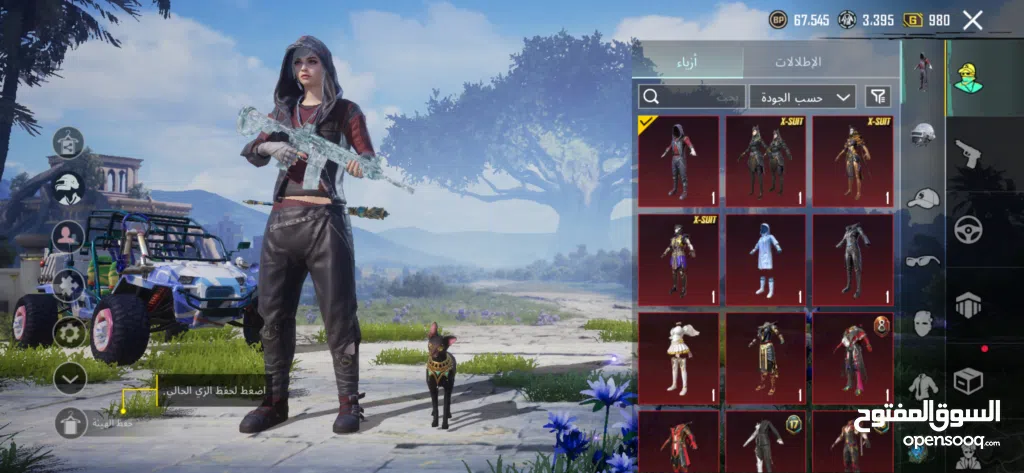
Task: Select the twin-character X-Suit outfit
Action: tap(765, 161)
